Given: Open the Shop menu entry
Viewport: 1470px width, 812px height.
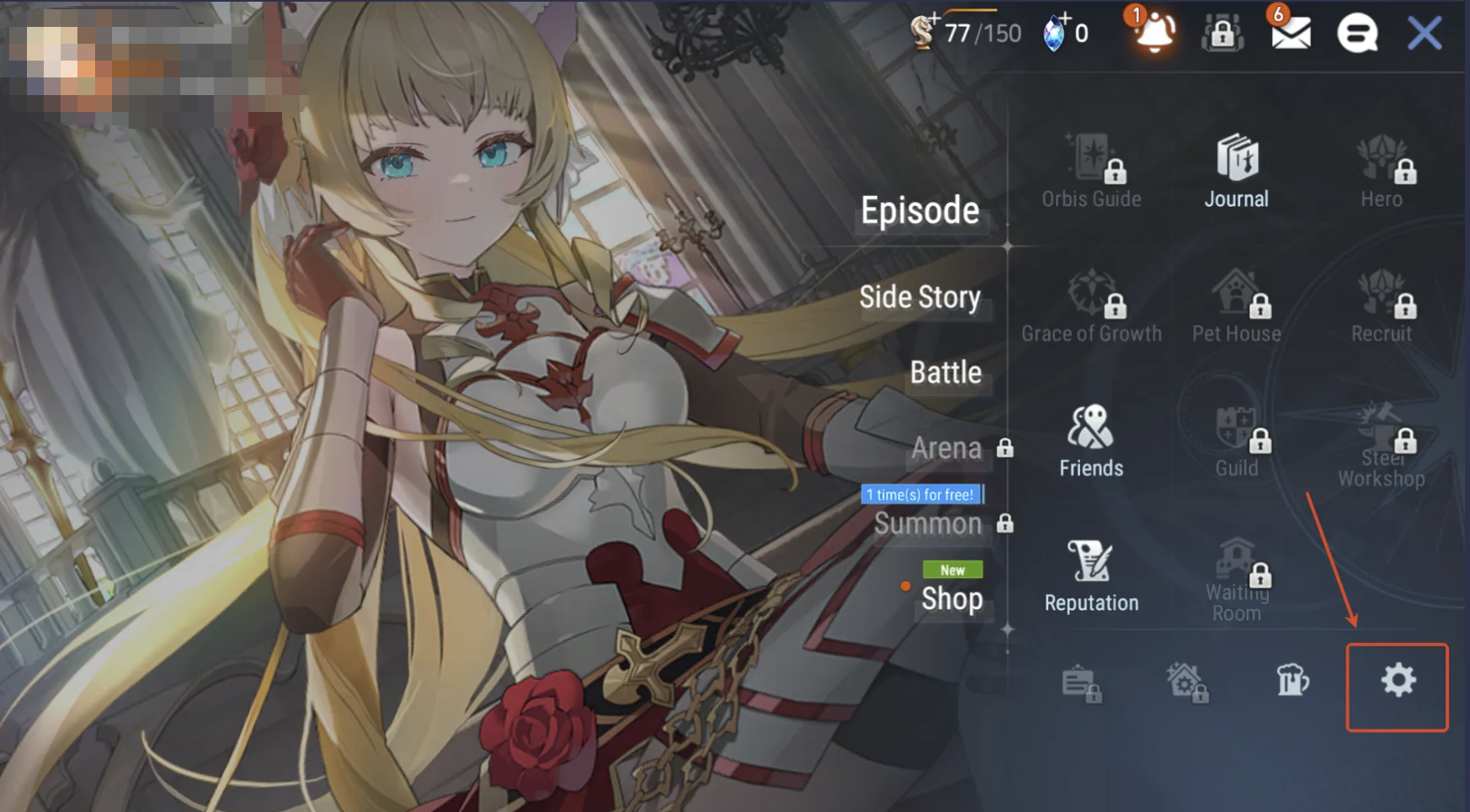Looking at the screenshot, I should click(x=951, y=598).
